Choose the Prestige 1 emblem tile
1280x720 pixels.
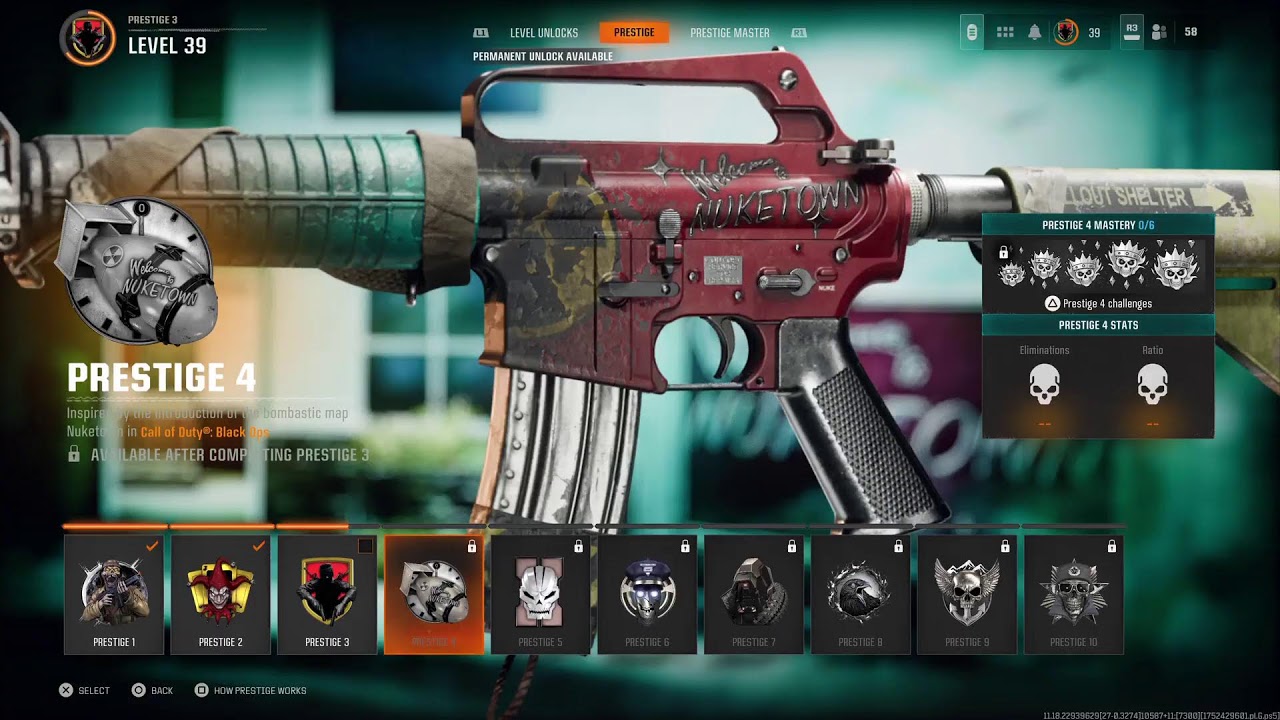(114, 595)
